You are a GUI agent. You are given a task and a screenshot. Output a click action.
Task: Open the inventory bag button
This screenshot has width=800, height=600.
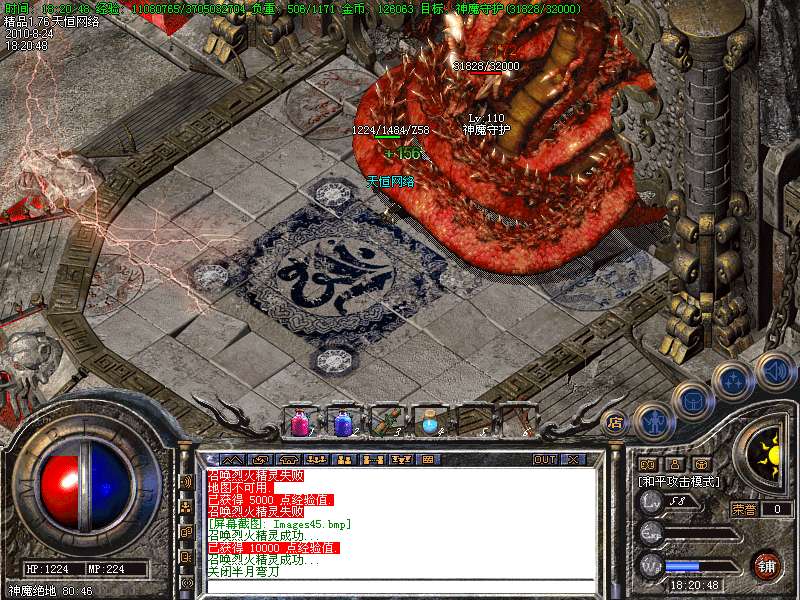(693, 398)
